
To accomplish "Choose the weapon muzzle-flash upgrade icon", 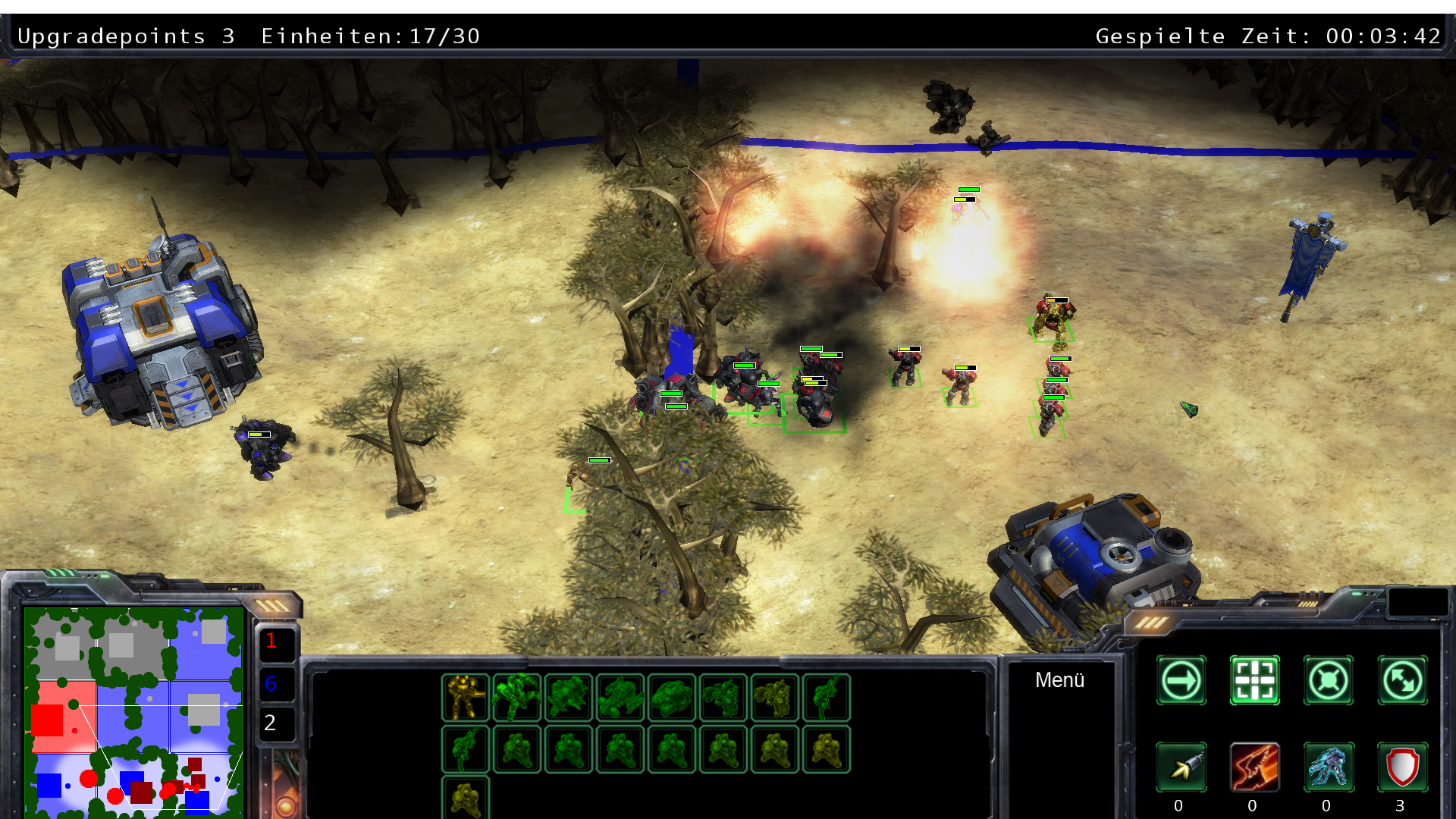I will 1181,767.
